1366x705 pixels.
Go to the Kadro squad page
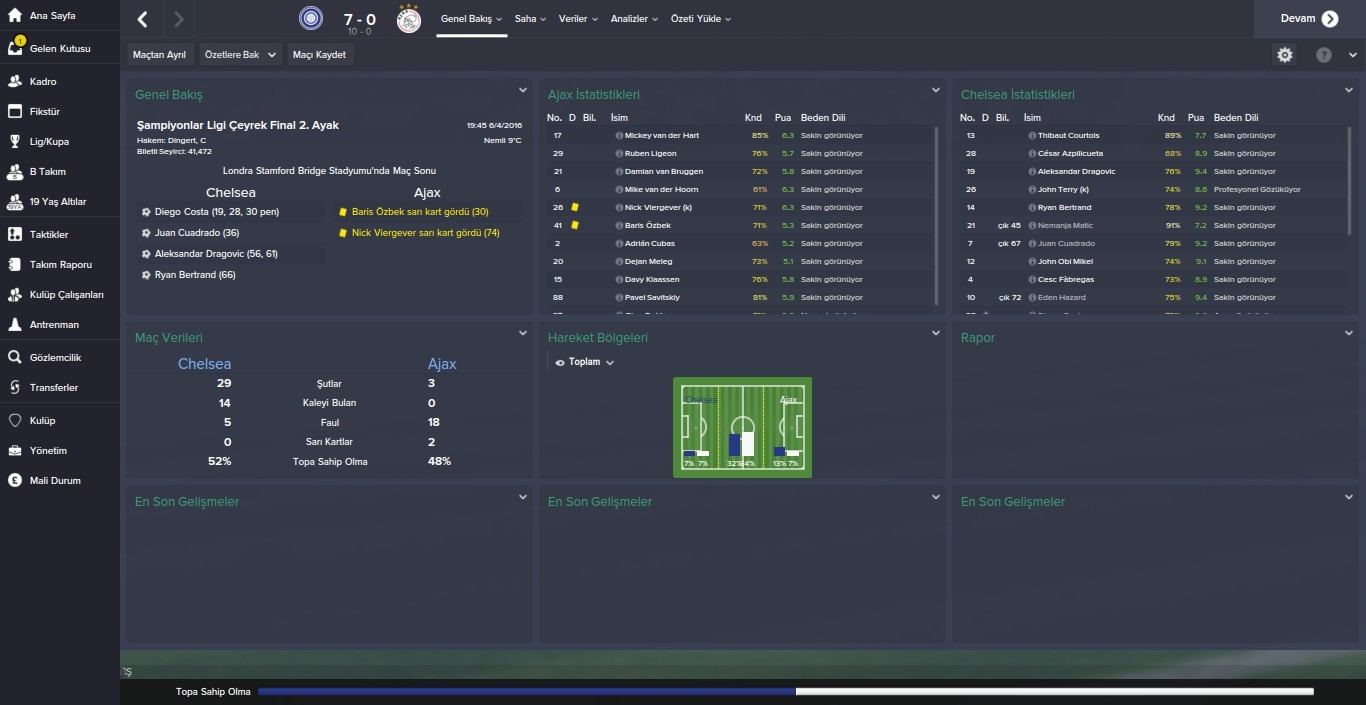coord(43,81)
